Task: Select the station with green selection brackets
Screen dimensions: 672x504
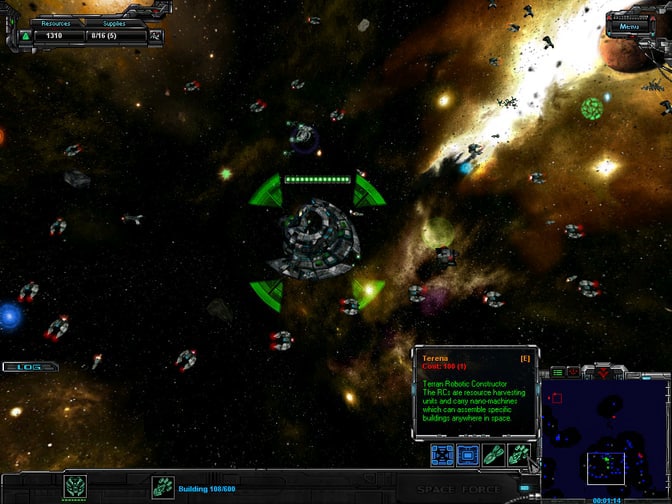Action: click(x=316, y=240)
